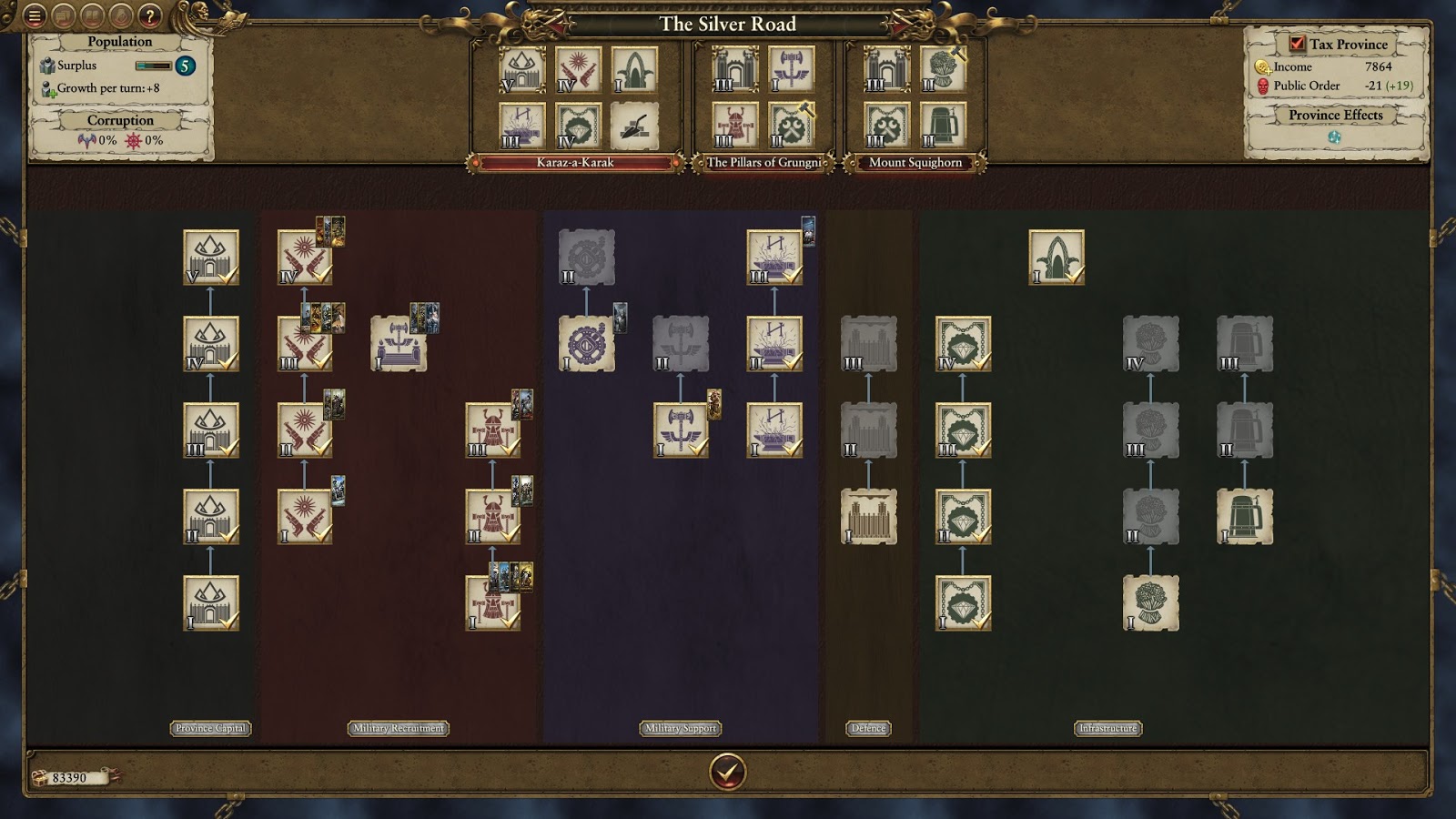Toggle the Tax Province checkbox
Viewport: 1456px width, 819px height.
coord(1297,44)
